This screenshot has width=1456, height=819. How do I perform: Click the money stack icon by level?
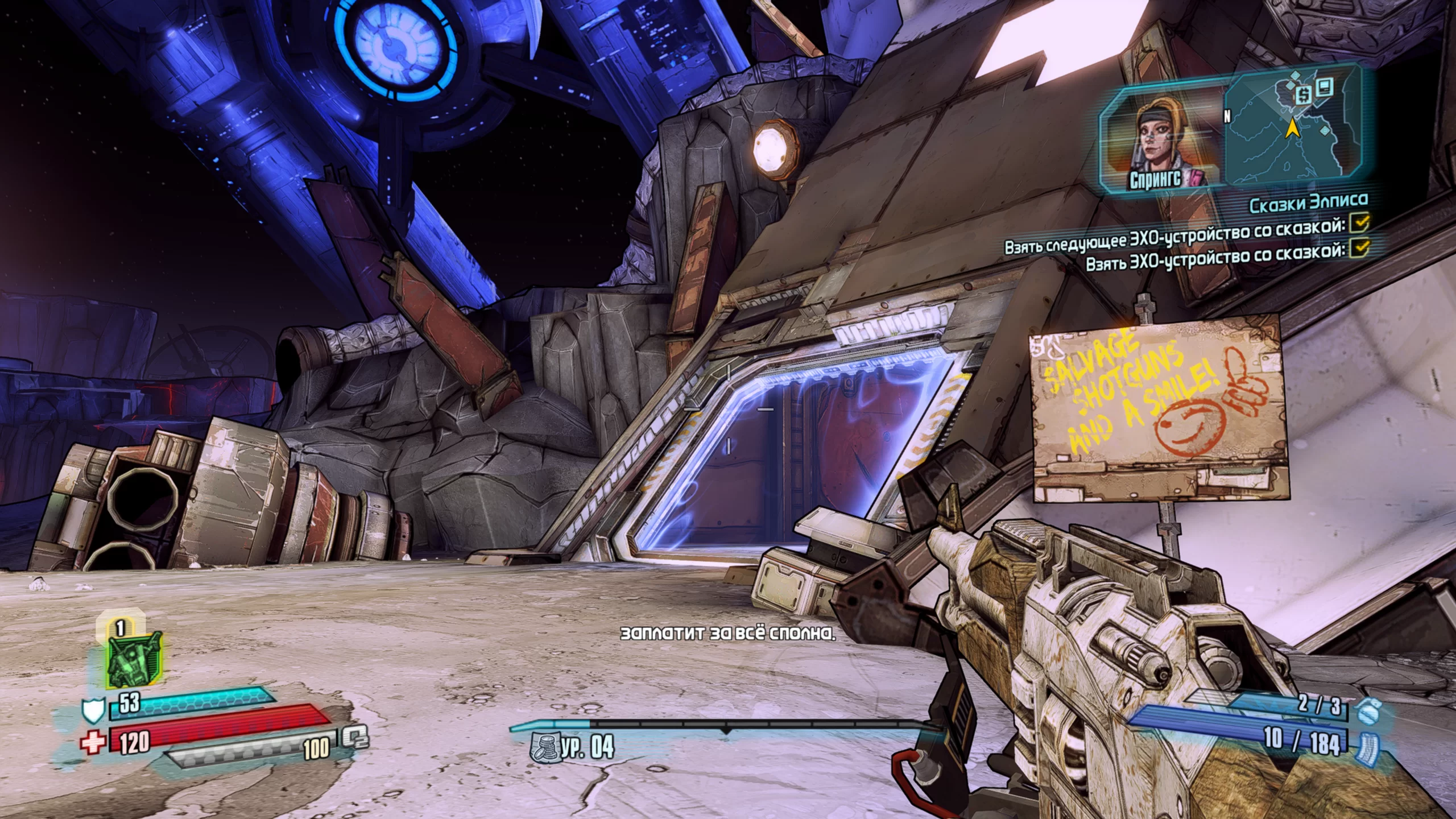[x=544, y=747]
